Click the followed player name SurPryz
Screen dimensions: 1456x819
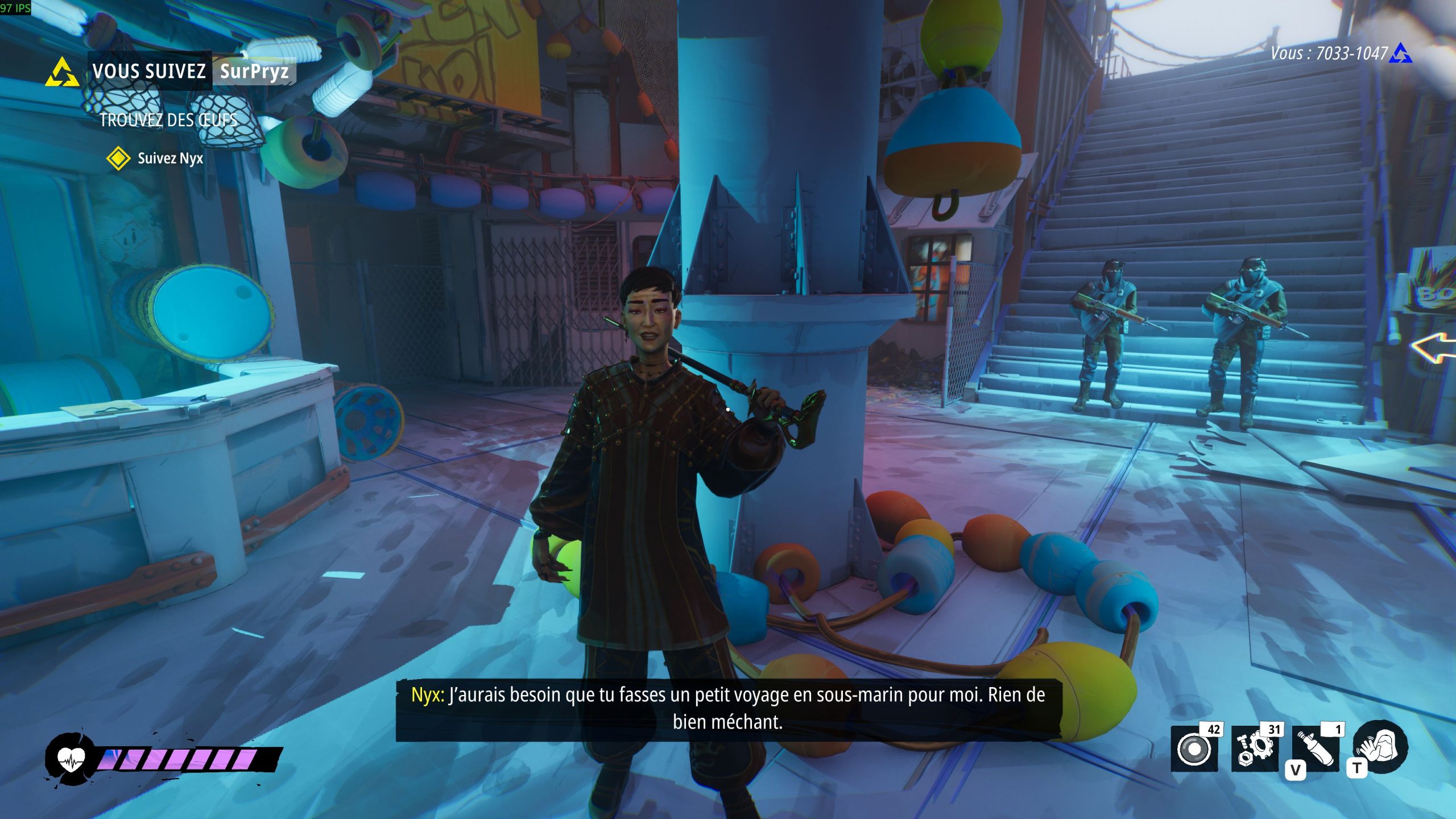point(254,71)
